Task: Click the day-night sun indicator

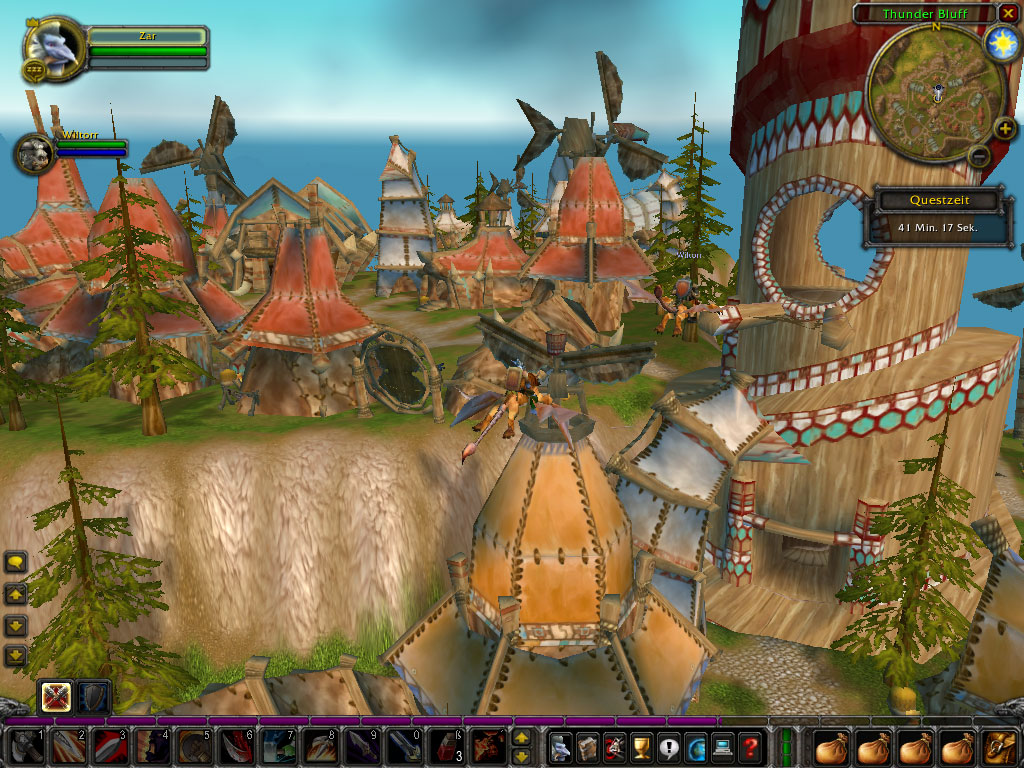Action: 1001,43
